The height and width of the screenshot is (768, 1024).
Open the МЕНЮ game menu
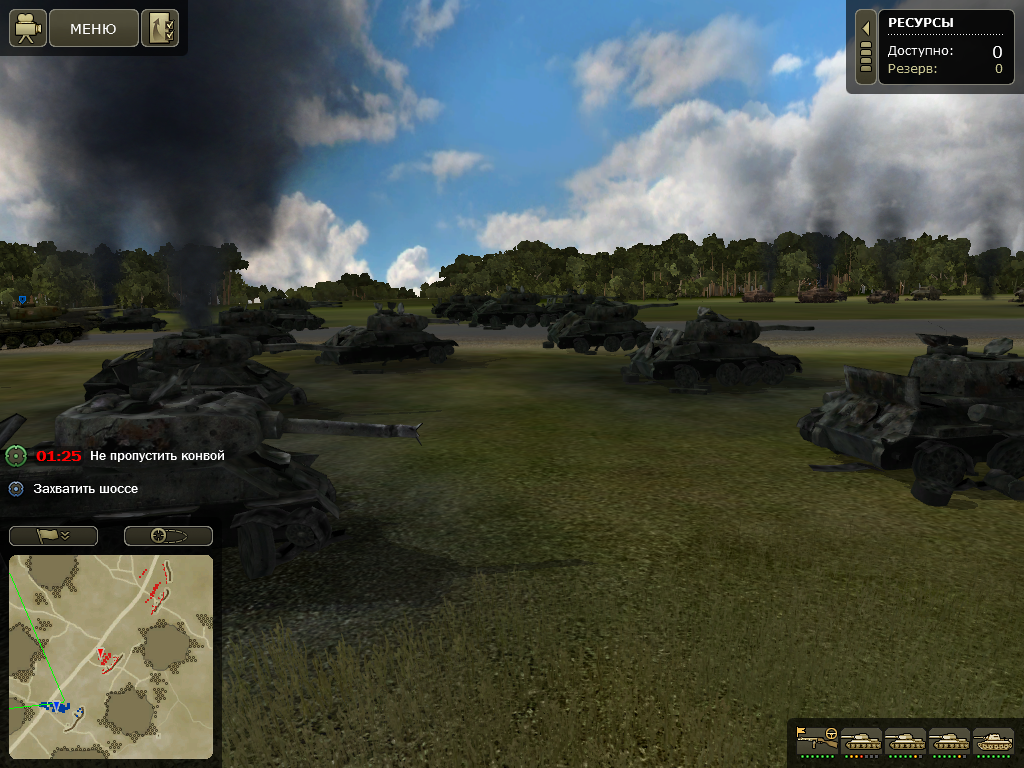click(x=93, y=29)
